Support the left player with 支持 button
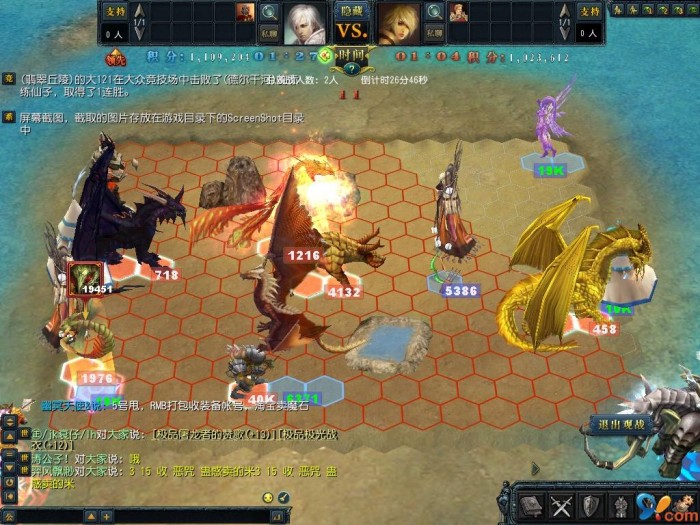Viewport: 700px width, 525px height. [x=116, y=11]
